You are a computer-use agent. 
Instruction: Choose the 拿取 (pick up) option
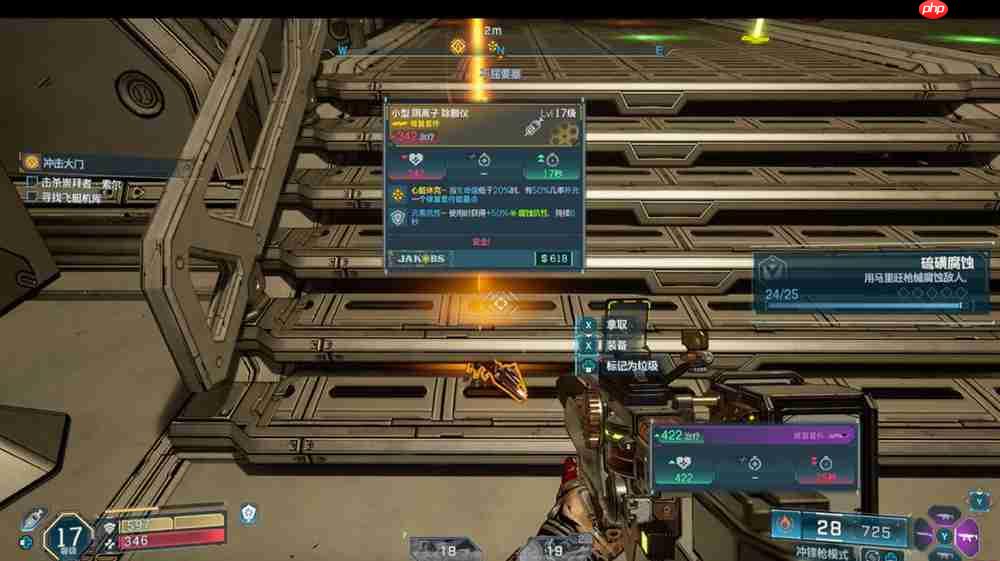[x=615, y=325]
